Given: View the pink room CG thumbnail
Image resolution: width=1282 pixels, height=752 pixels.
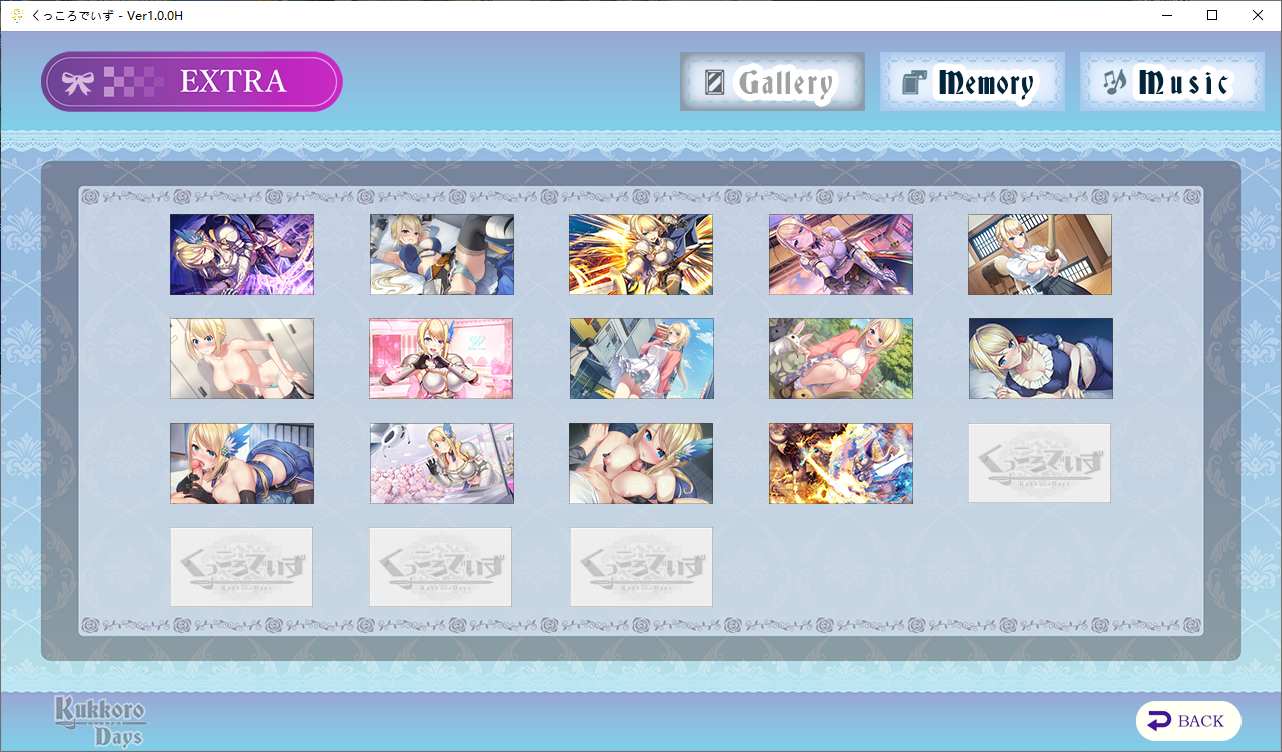Looking at the screenshot, I should tap(441, 358).
